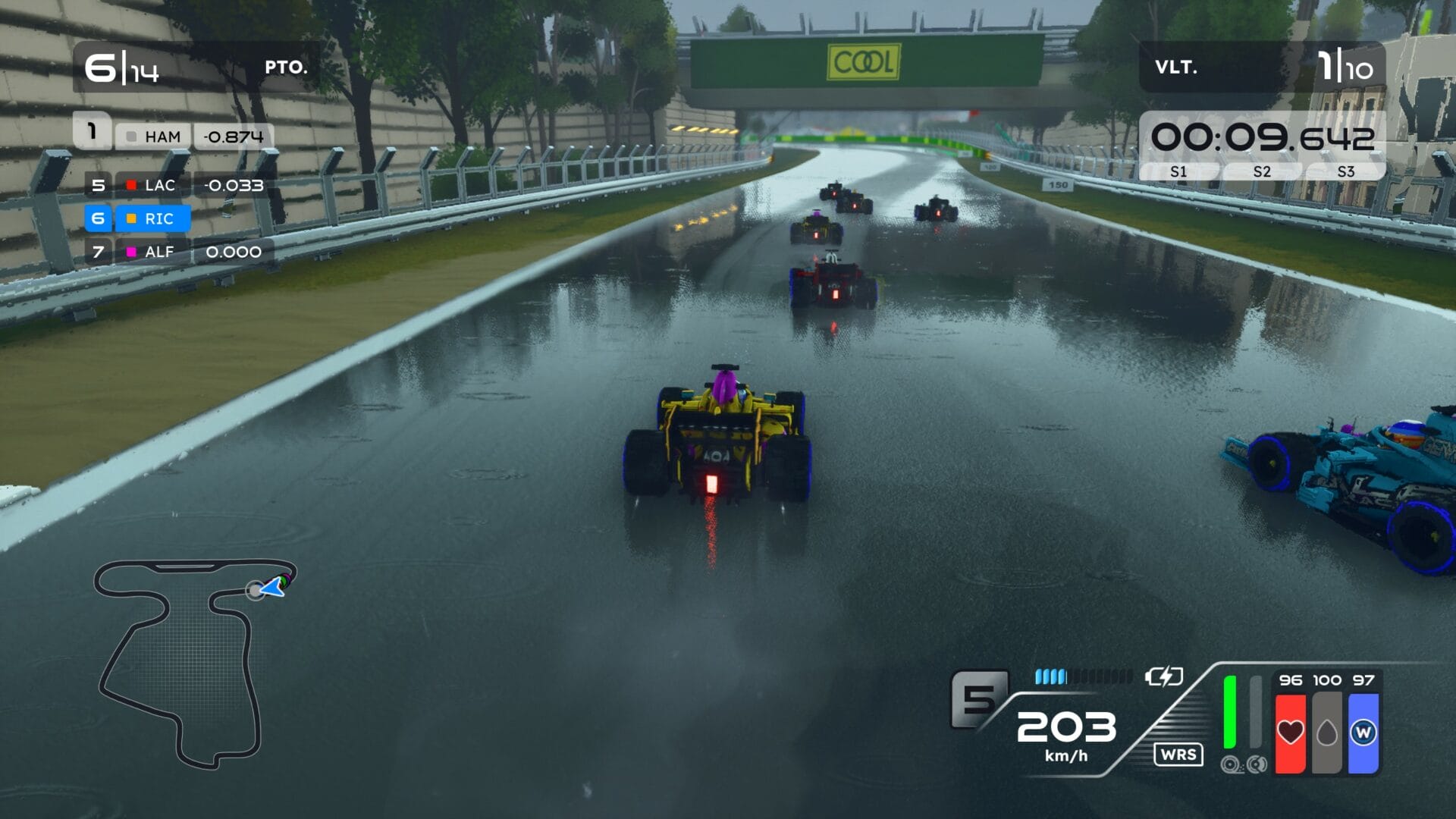Click the S3 sector marker

(x=1345, y=172)
